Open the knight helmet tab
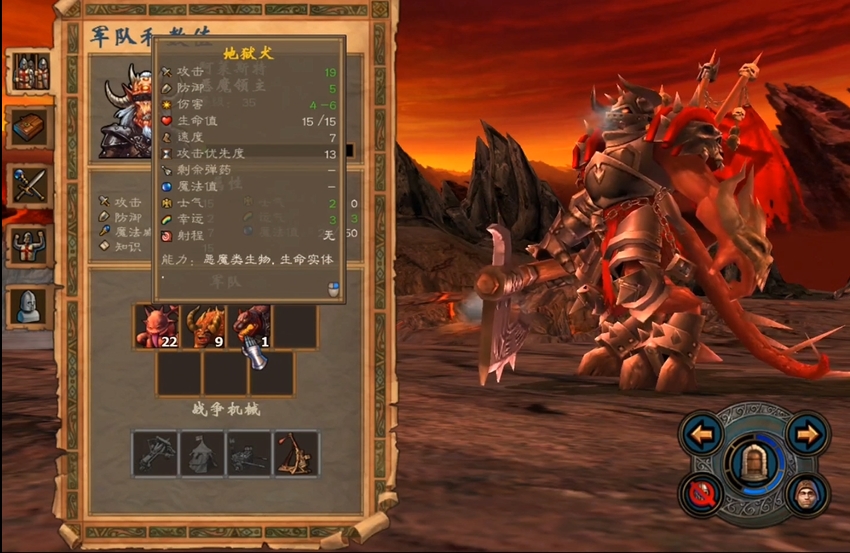Image resolution: width=850 pixels, height=553 pixels. pyautogui.click(x=29, y=306)
